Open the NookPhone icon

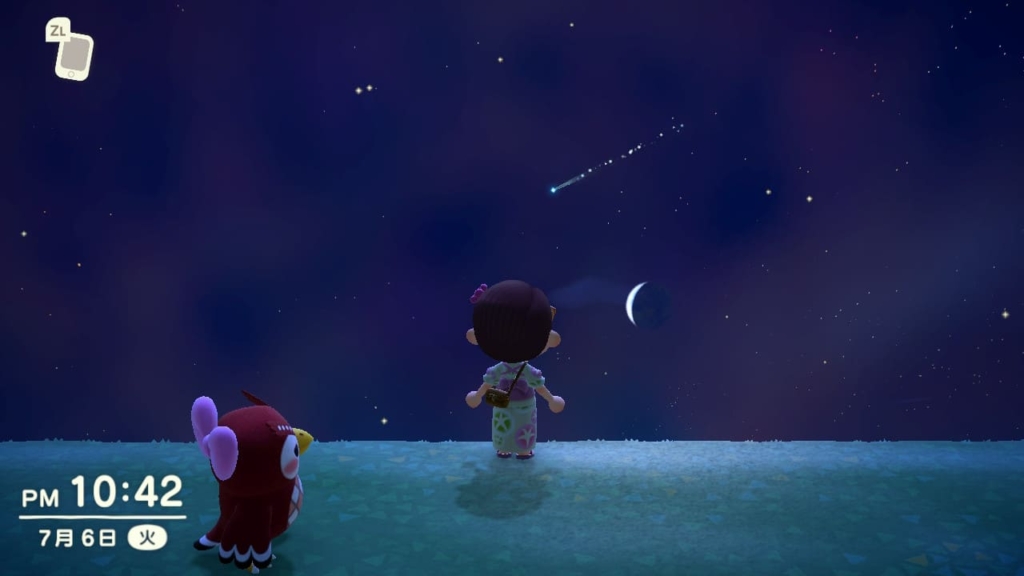tap(74, 56)
